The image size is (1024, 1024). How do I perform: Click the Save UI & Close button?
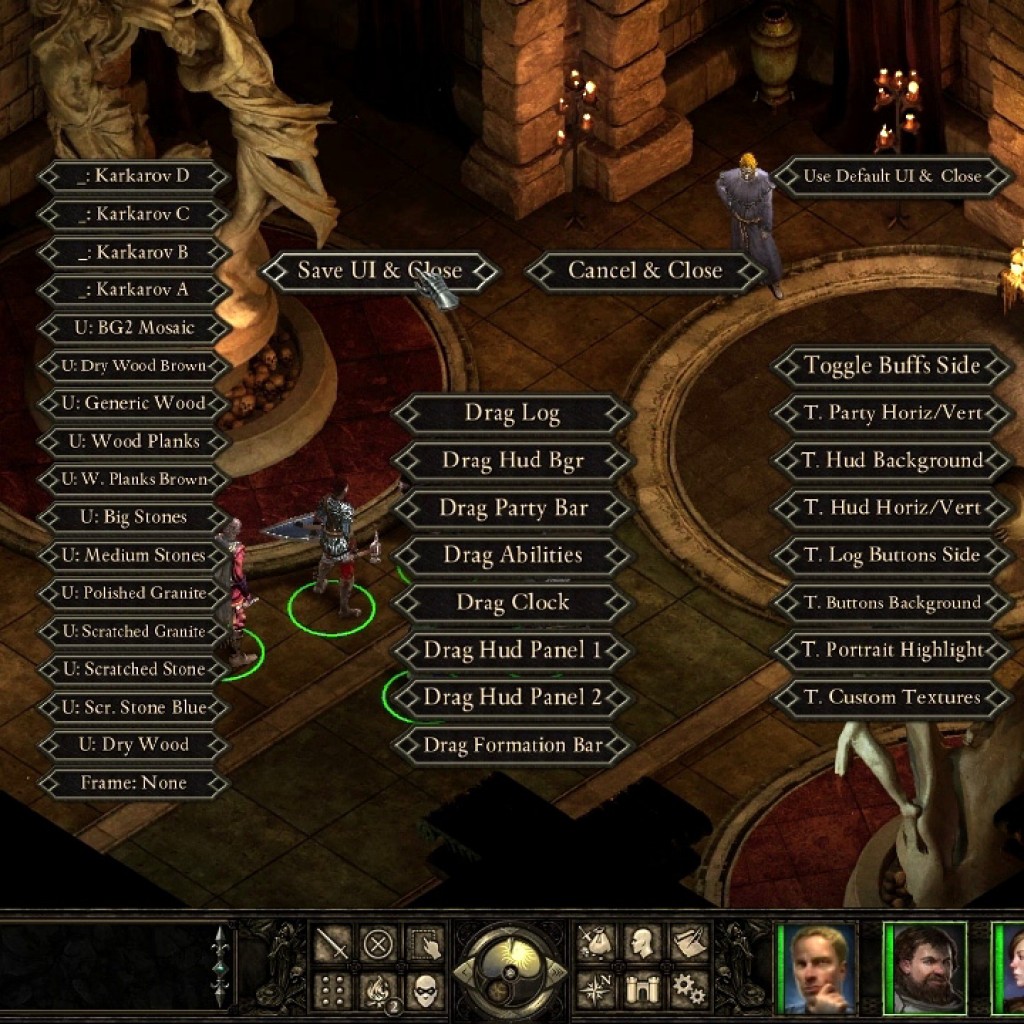coord(379,271)
